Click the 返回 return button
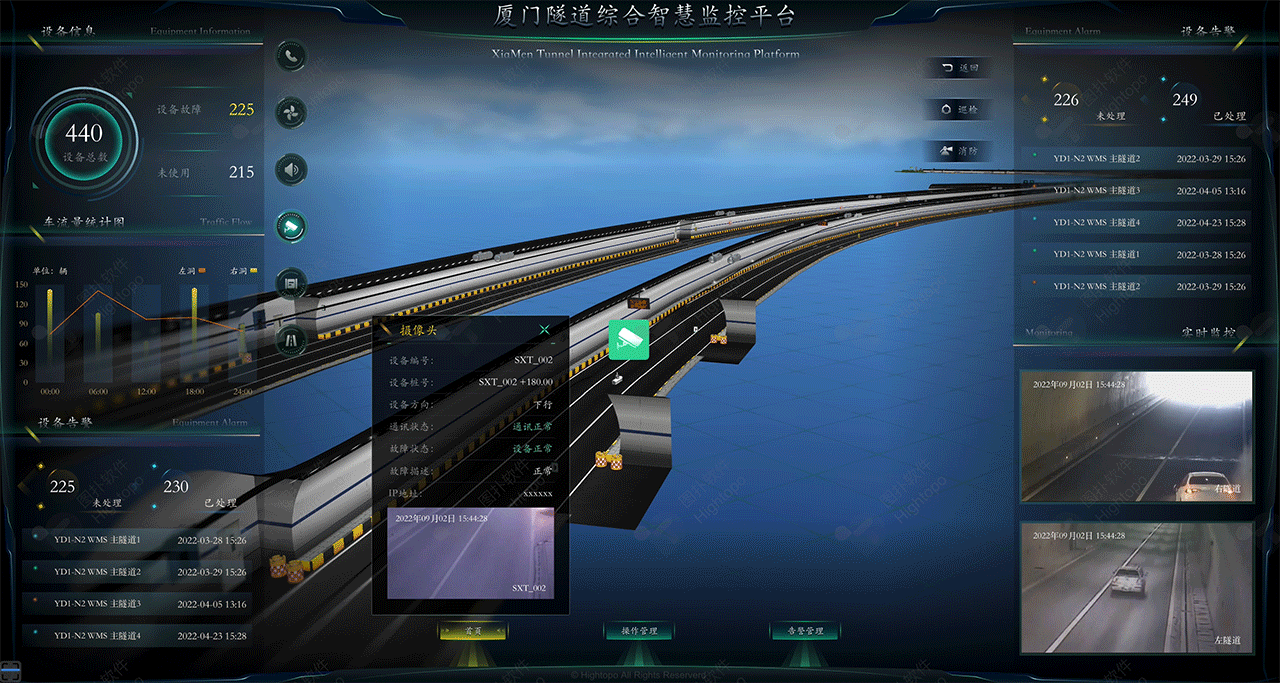 tap(959, 68)
